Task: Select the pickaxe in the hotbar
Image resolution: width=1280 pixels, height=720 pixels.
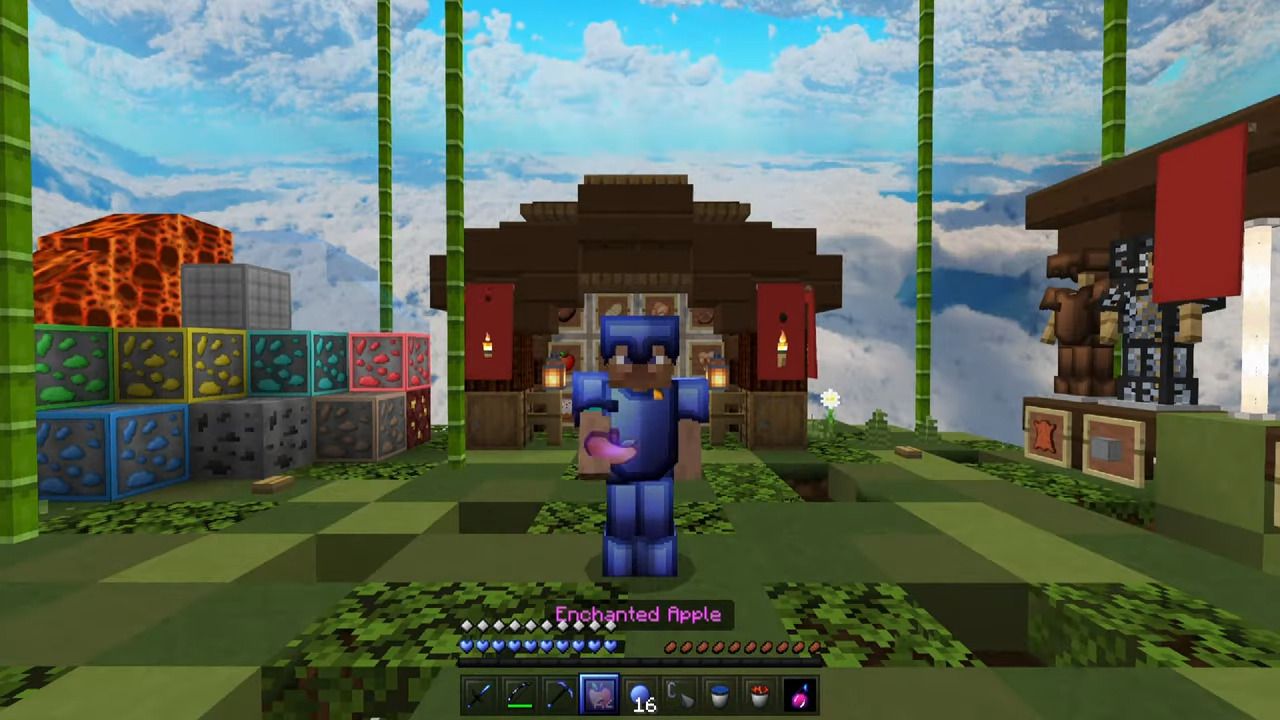Action: (x=560, y=695)
